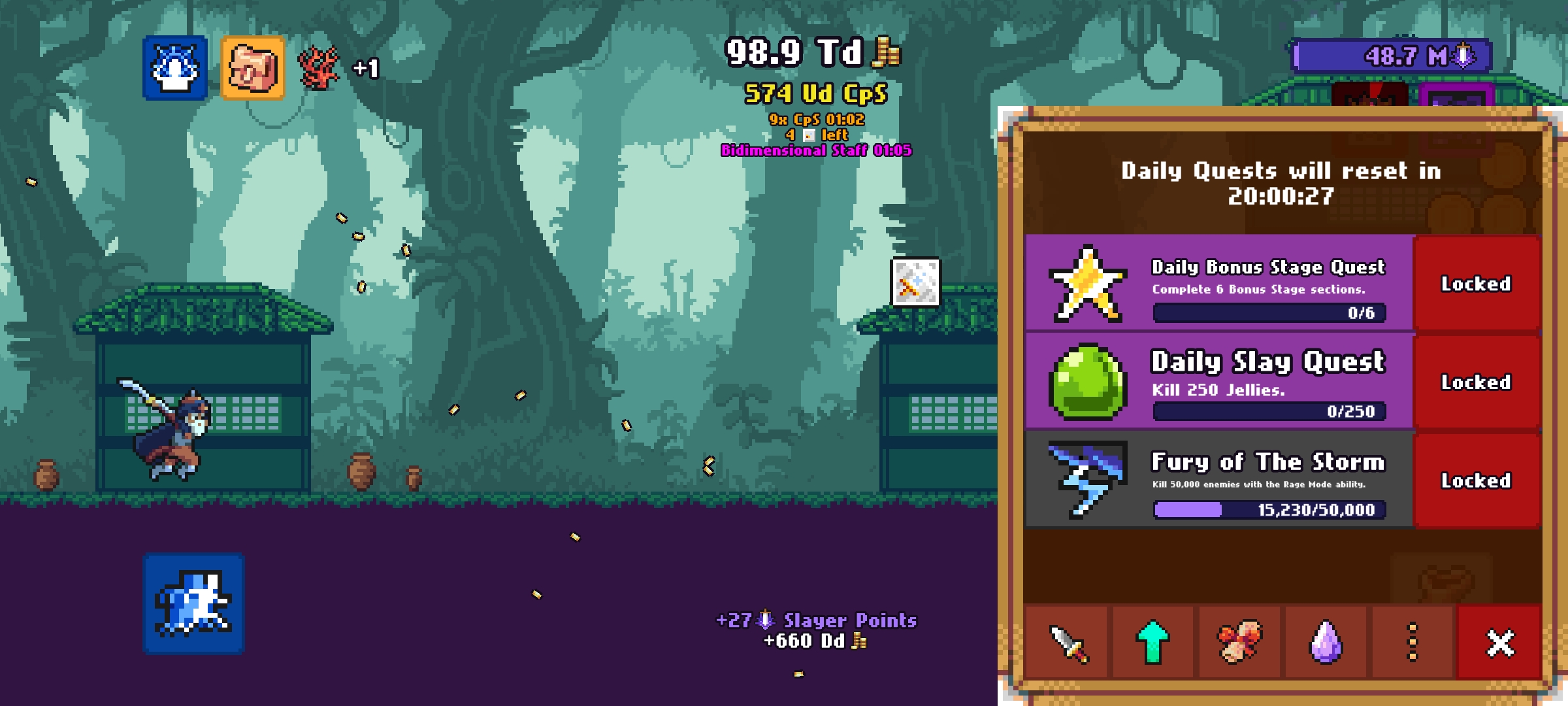Click Locked button for Fury of The Storm
Image resolution: width=1568 pixels, height=706 pixels.
1476,480
